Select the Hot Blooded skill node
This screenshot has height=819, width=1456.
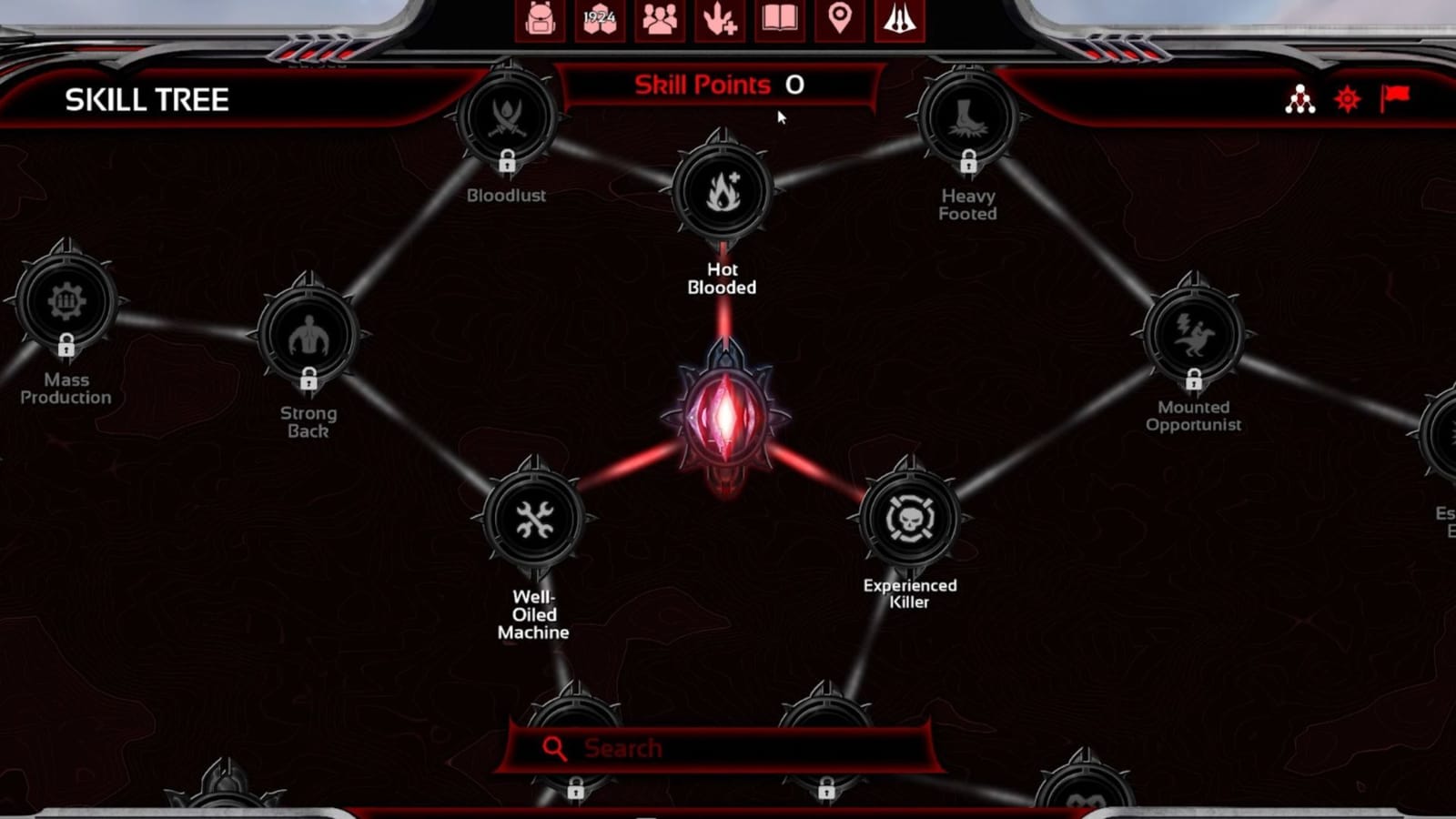coord(722,191)
